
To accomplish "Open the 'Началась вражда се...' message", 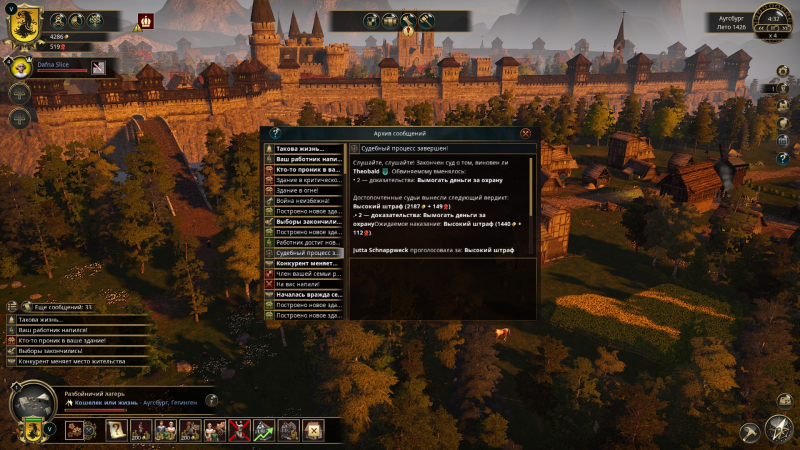I will click(304, 295).
